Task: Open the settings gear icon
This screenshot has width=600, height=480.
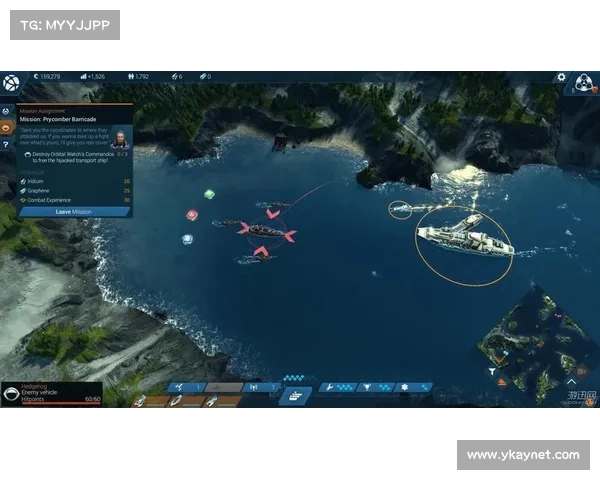Action: click(561, 77)
